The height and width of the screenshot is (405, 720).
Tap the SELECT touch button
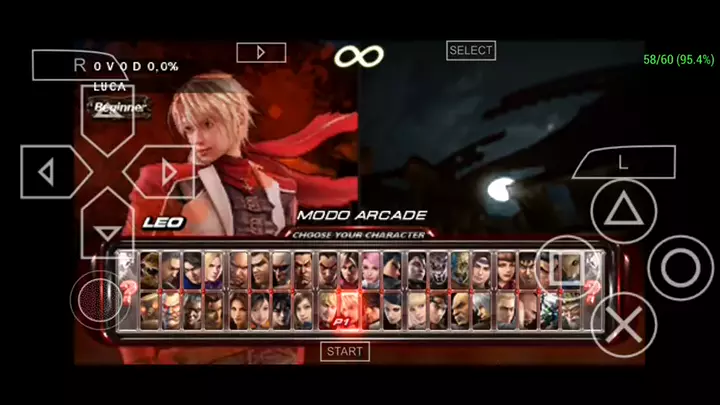(x=471, y=50)
